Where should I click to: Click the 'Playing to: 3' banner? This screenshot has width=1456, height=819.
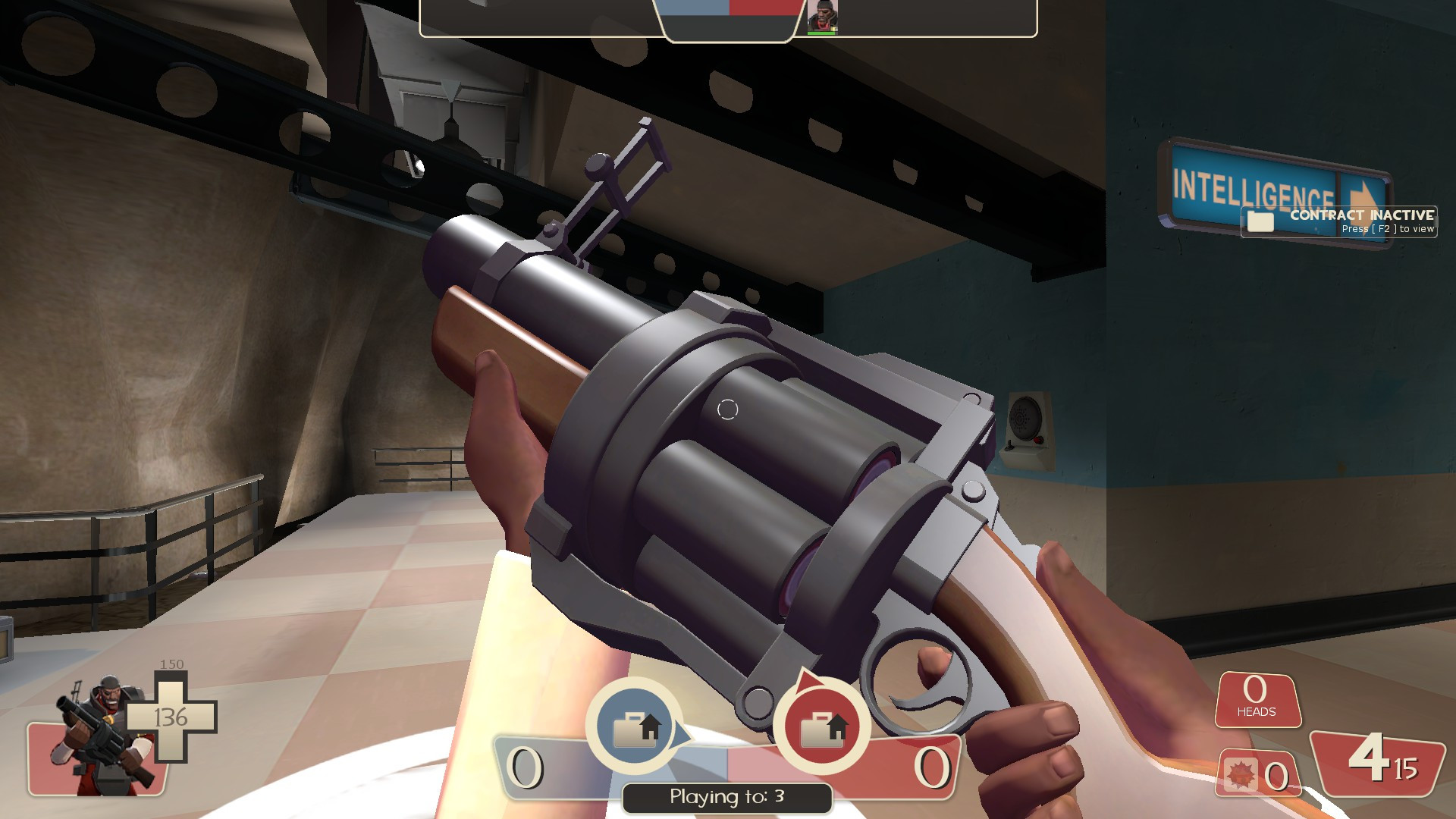[726, 796]
